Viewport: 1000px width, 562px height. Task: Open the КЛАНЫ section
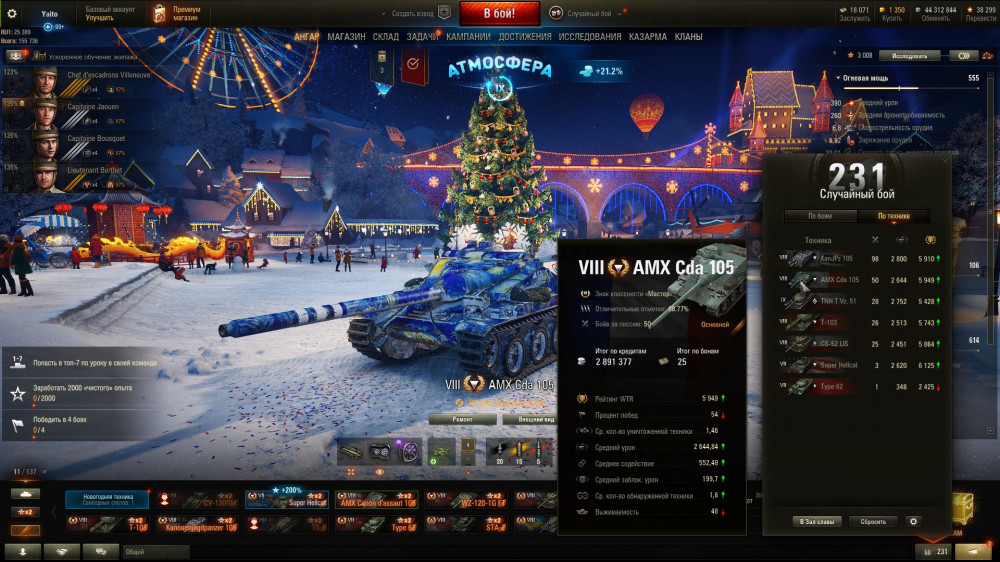tap(688, 37)
